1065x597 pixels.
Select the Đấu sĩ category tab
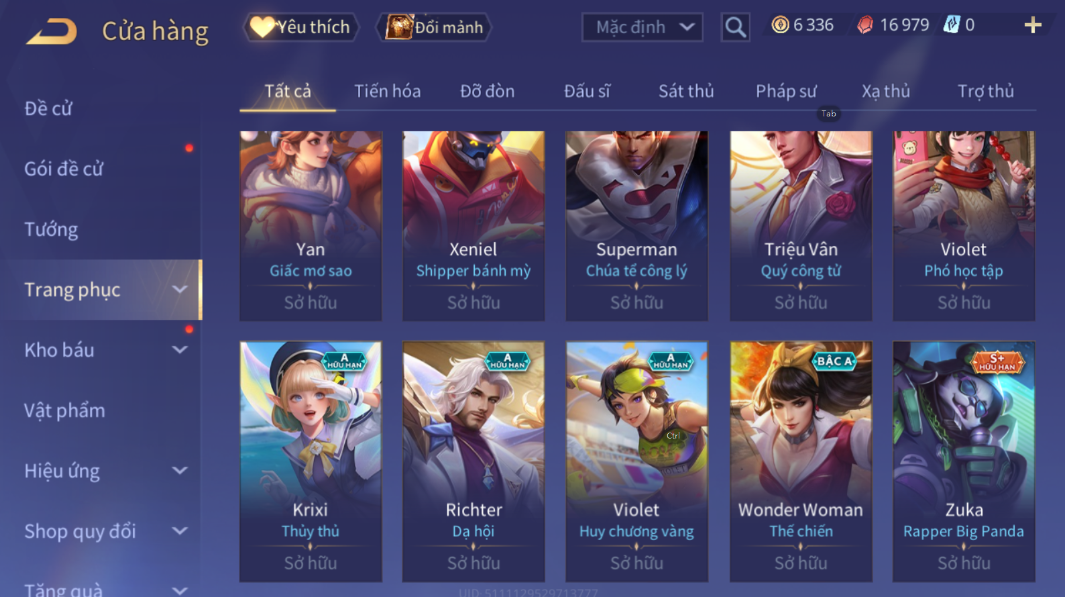coord(587,91)
